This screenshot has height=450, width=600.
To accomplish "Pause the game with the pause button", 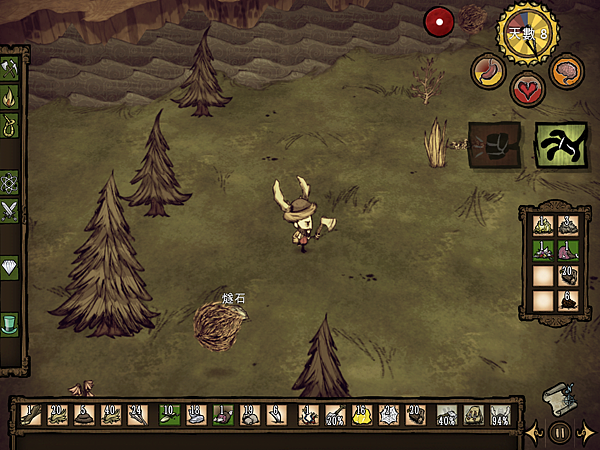I will [561, 433].
